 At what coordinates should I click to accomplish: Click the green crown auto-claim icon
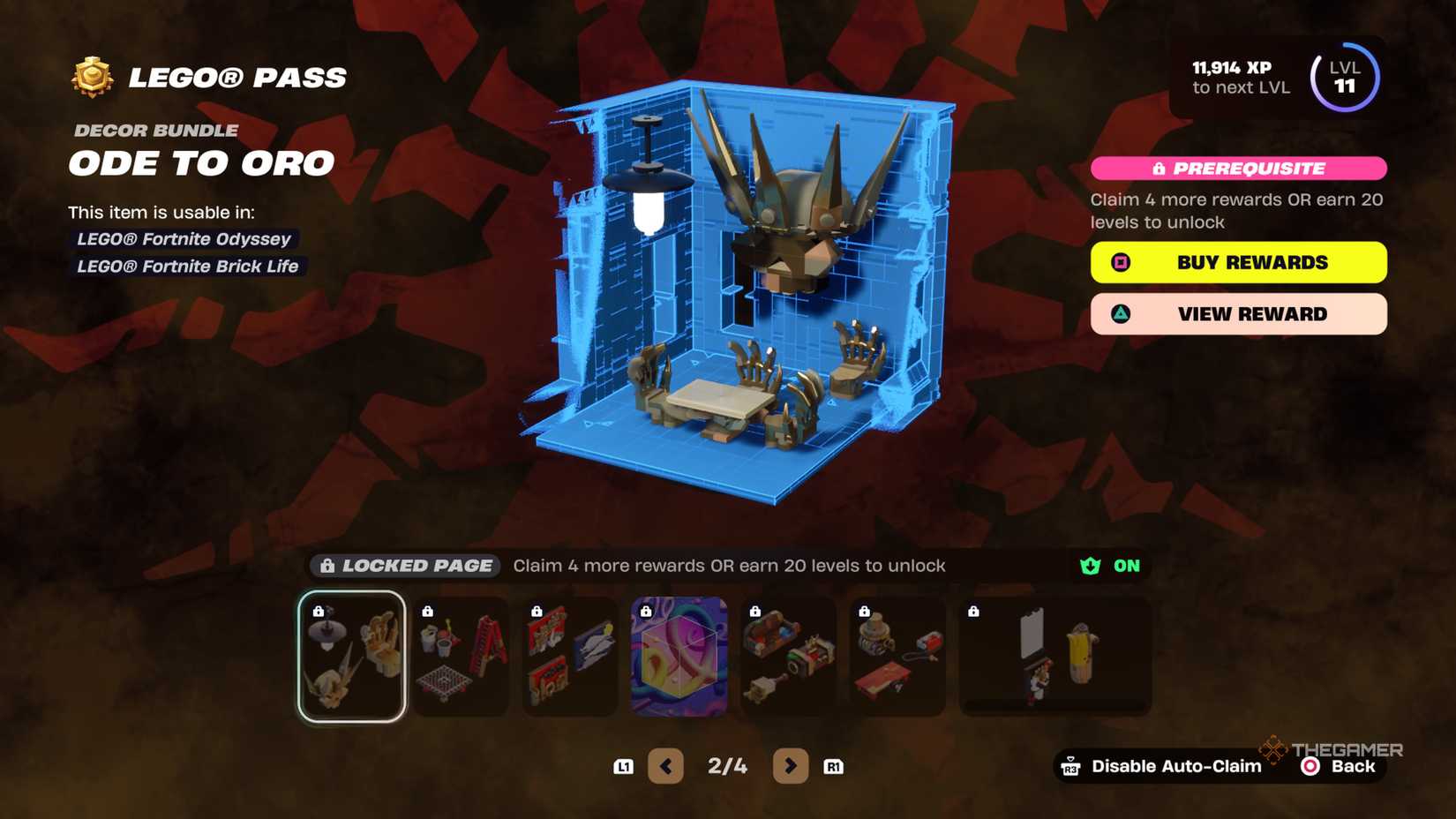[1090, 566]
